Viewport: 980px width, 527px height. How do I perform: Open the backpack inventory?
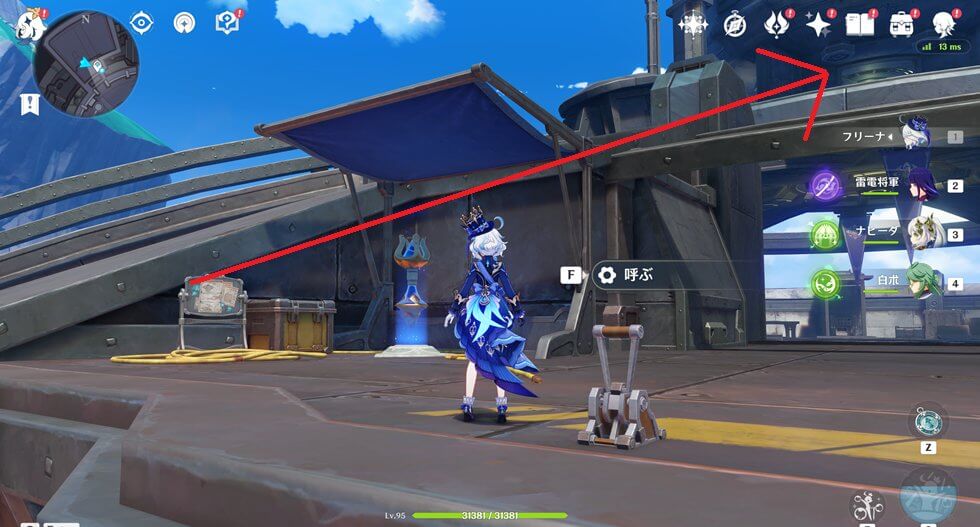point(901,25)
